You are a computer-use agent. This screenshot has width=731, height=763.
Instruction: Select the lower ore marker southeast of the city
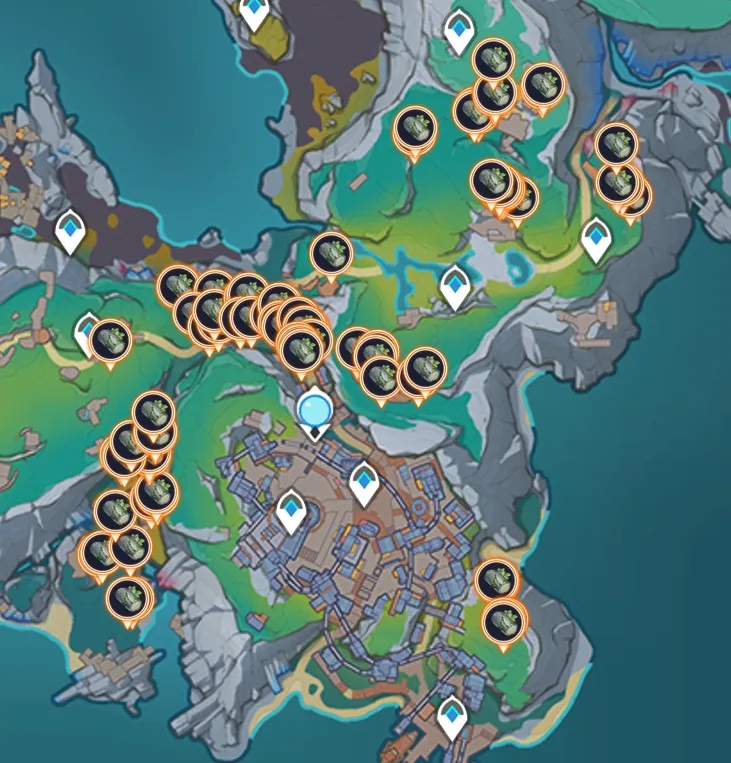(x=502, y=622)
